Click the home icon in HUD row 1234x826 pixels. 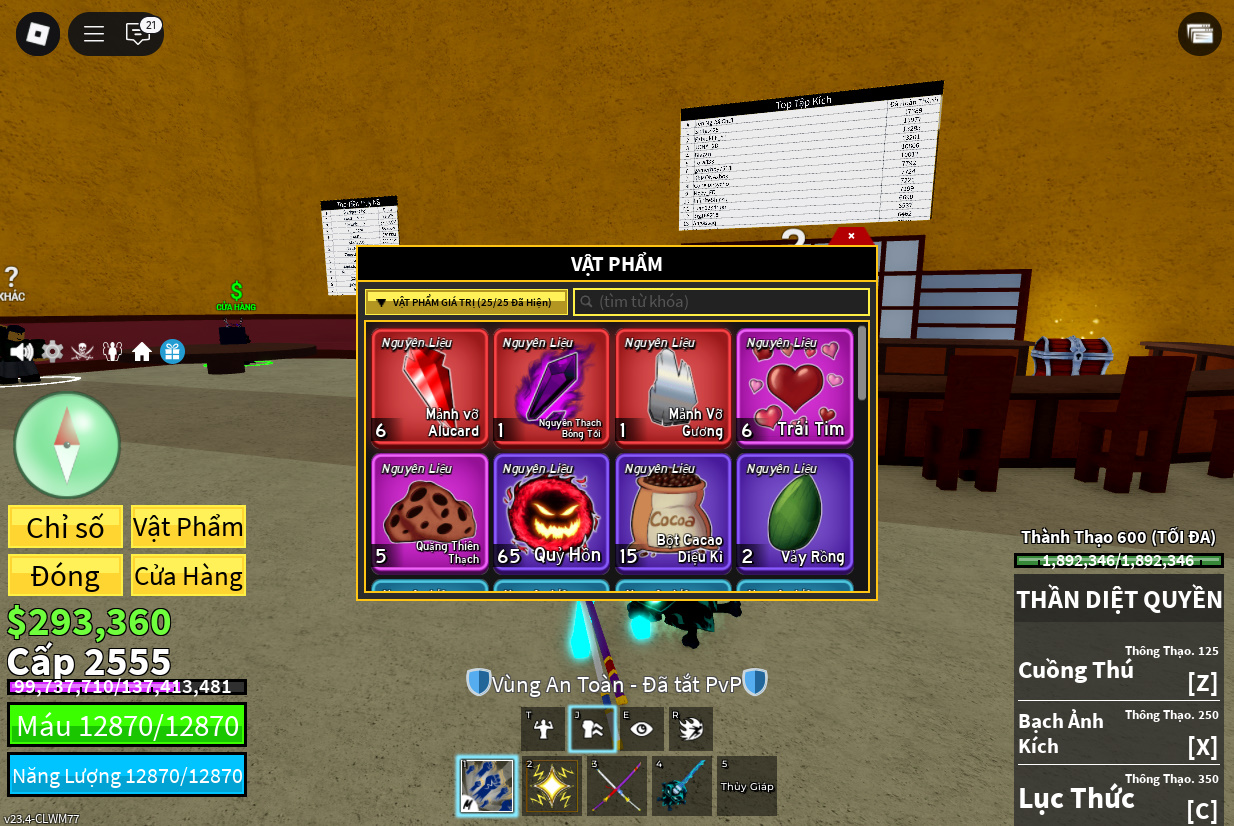tap(142, 352)
